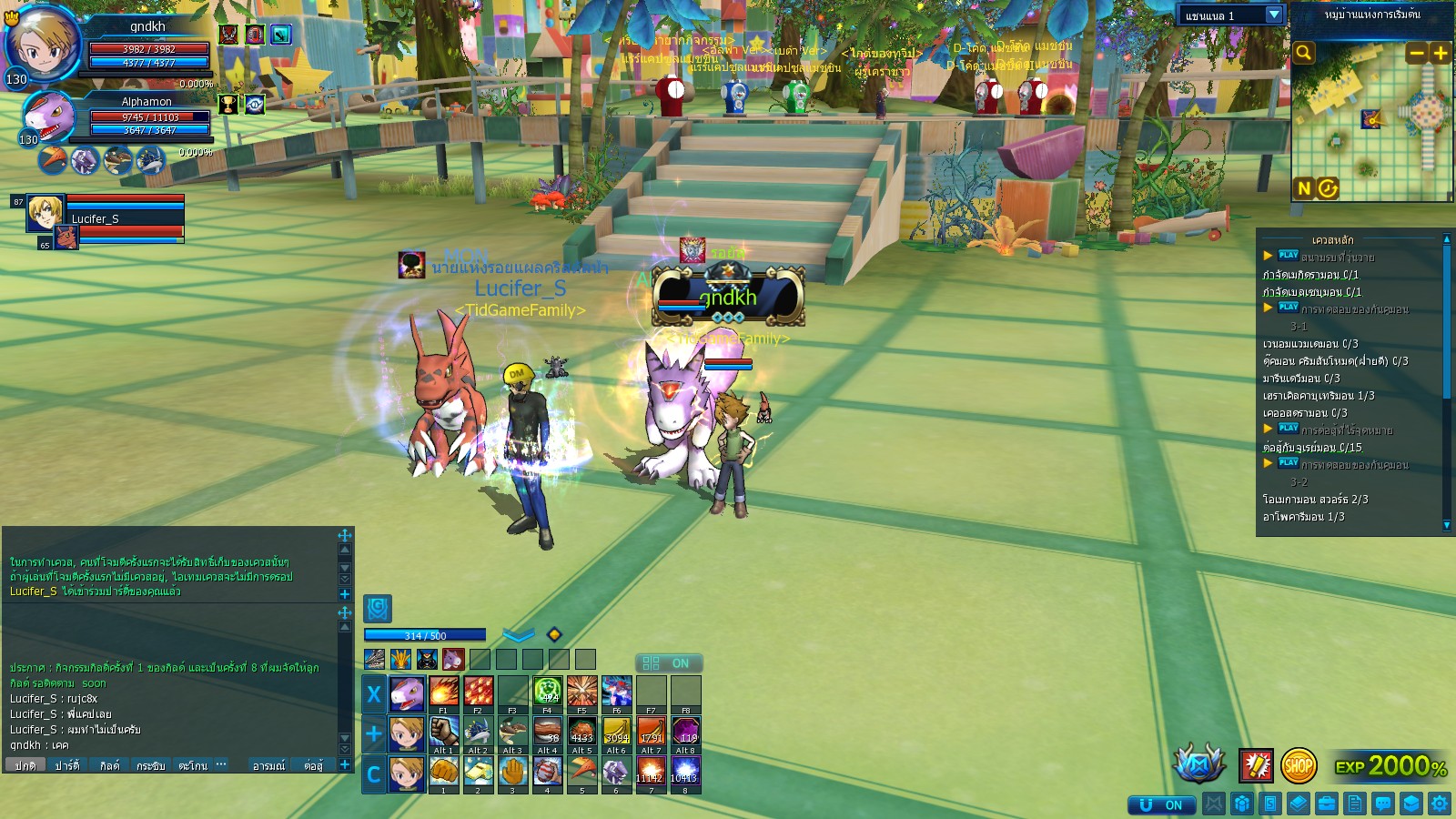Screen dimensions: 1456x819
Task: Toggle the quick slot ON button
Action: click(x=668, y=663)
